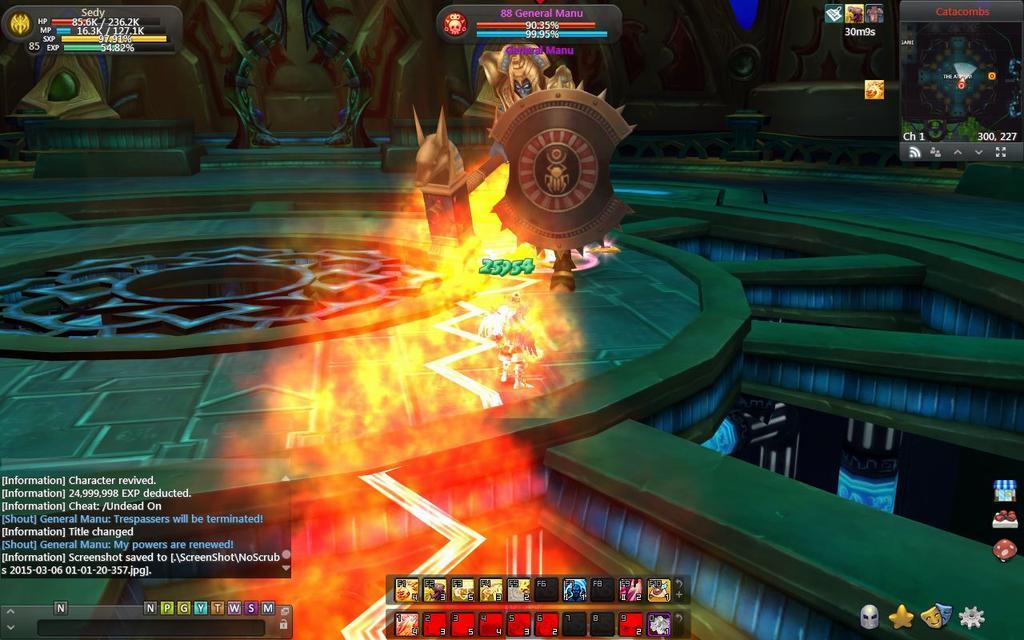Image resolution: width=1024 pixels, height=640 pixels.
Task: Click the minimap's down-arrow button
Action: tap(979, 152)
